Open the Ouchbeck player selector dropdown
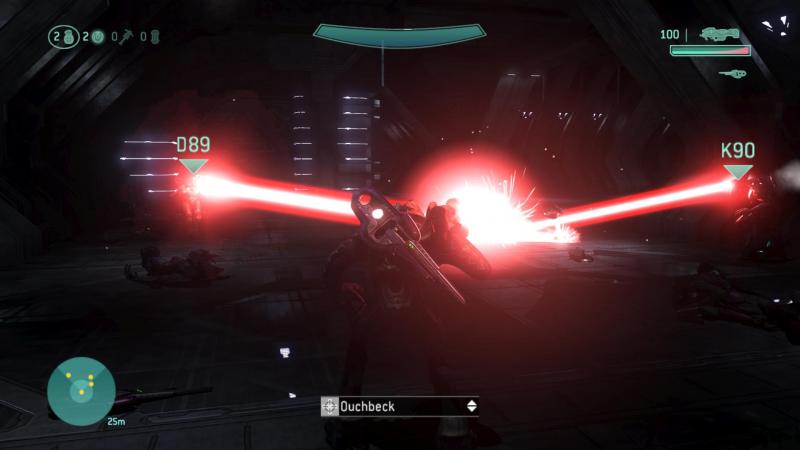 point(471,406)
